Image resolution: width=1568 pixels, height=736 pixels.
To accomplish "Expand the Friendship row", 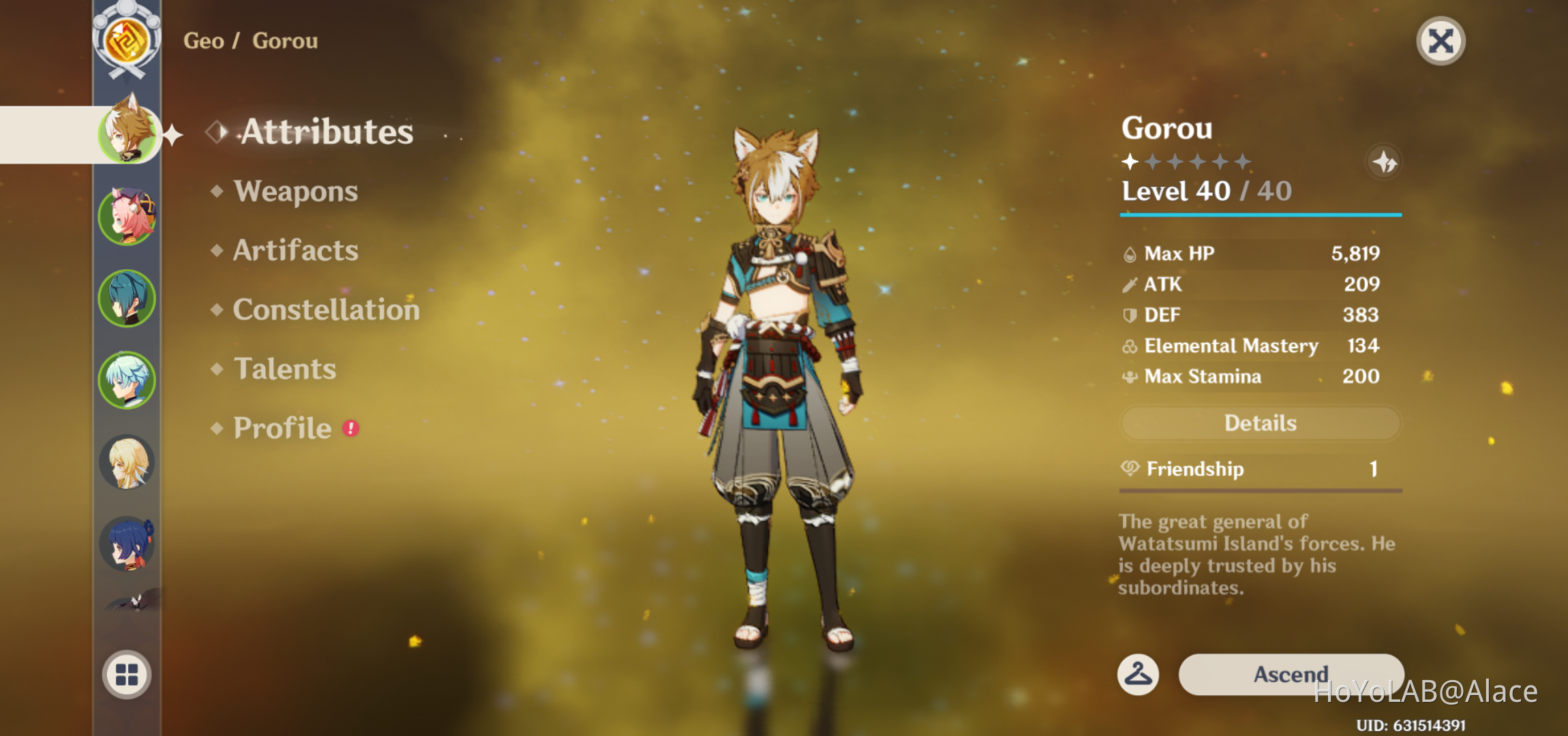I will 1260,469.
